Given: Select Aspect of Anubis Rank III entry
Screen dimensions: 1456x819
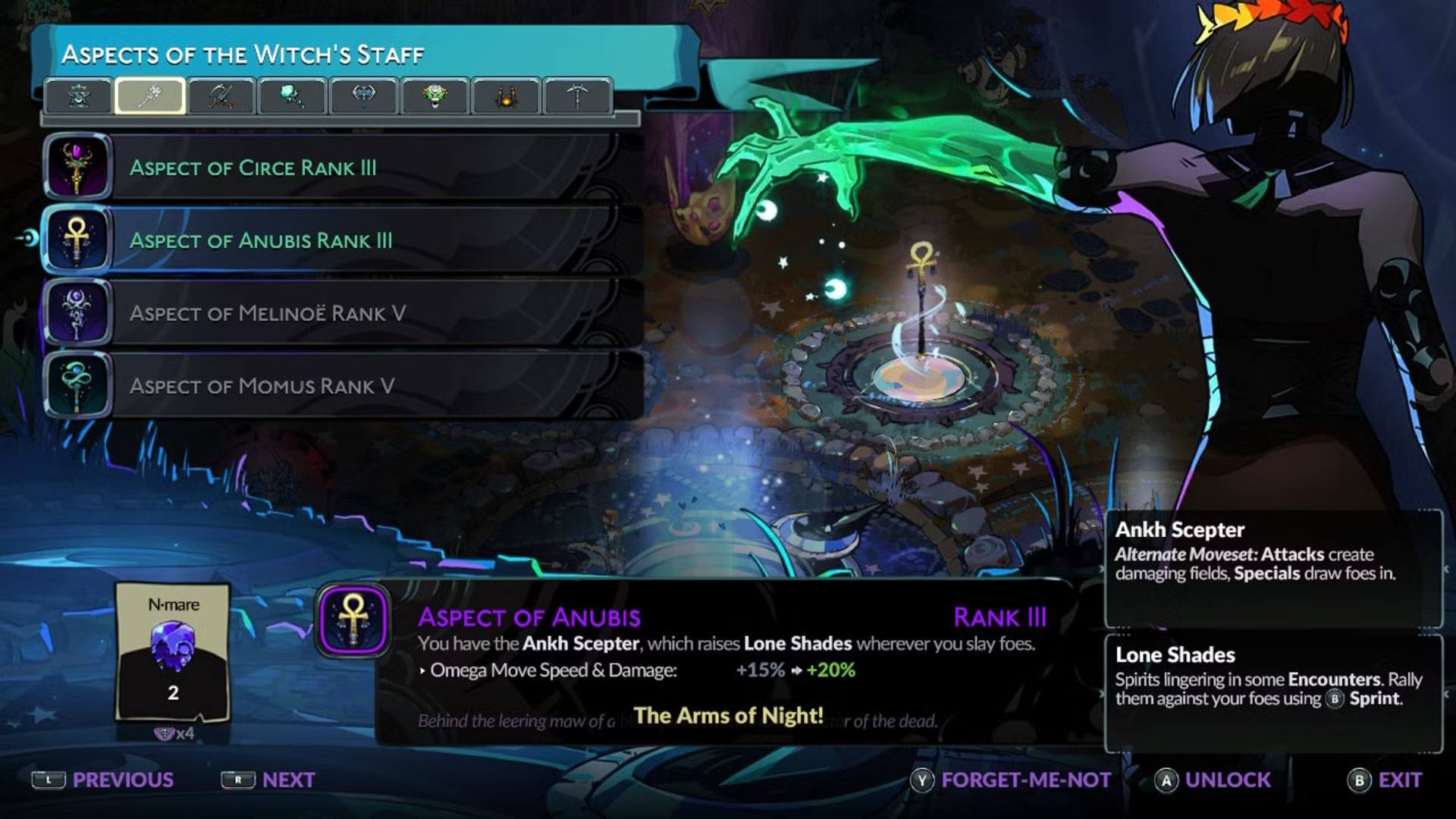Looking at the screenshot, I should (303, 241).
